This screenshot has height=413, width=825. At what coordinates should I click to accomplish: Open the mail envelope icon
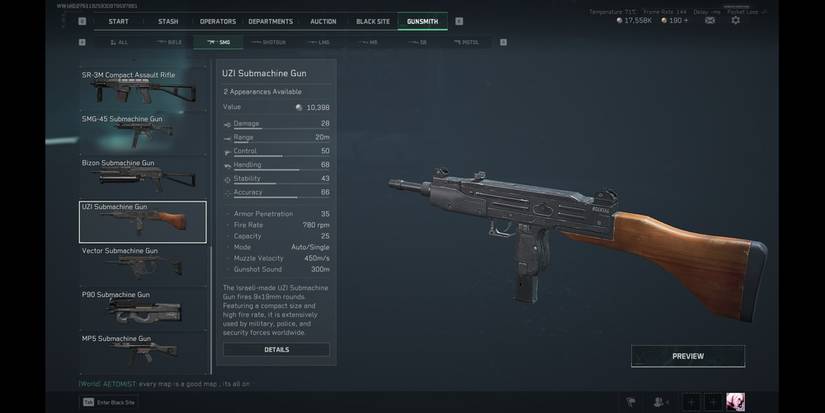tap(710, 20)
